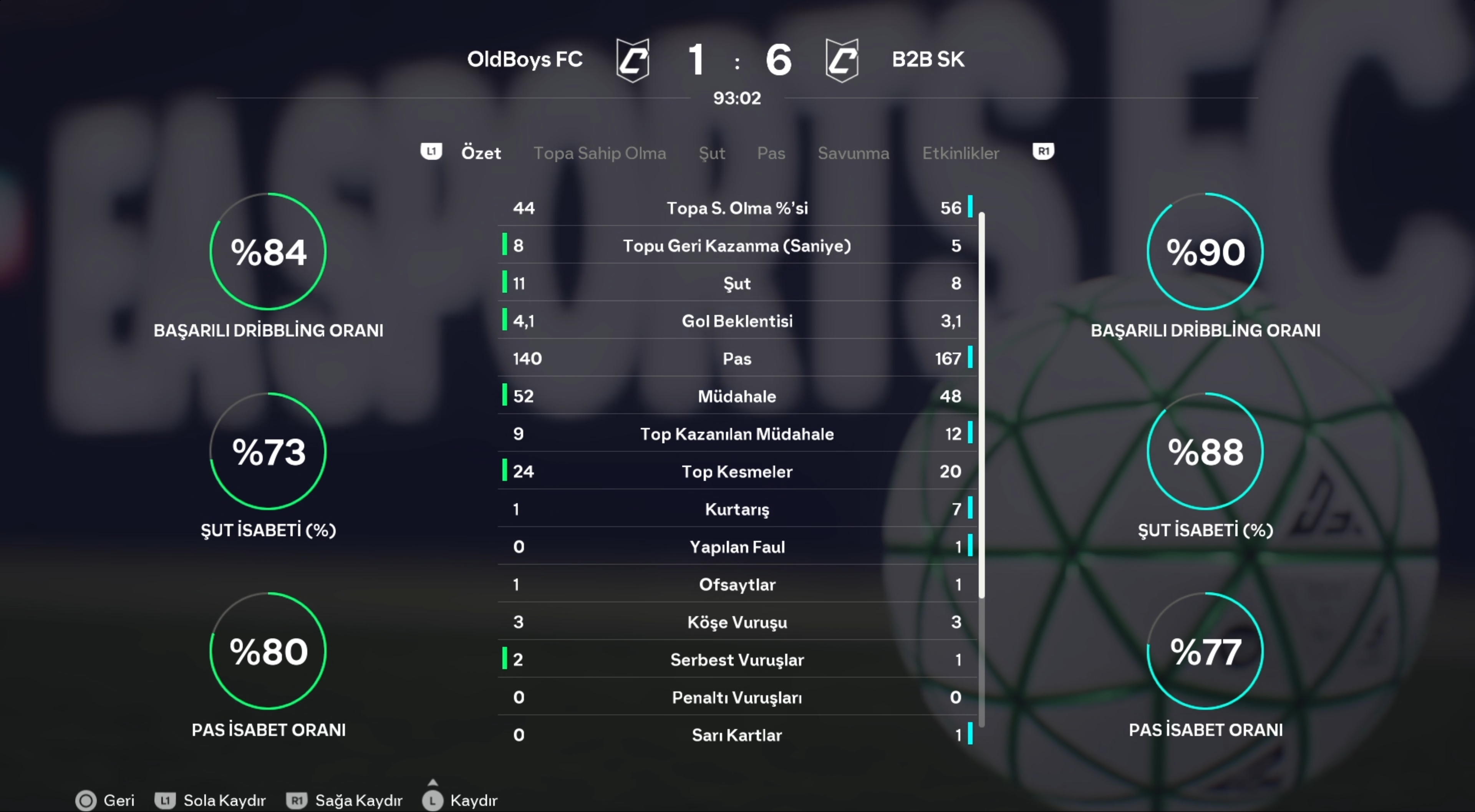This screenshot has width=1475, height=812.
Task: Switch to the Özet tab
Action: [481, 153]
